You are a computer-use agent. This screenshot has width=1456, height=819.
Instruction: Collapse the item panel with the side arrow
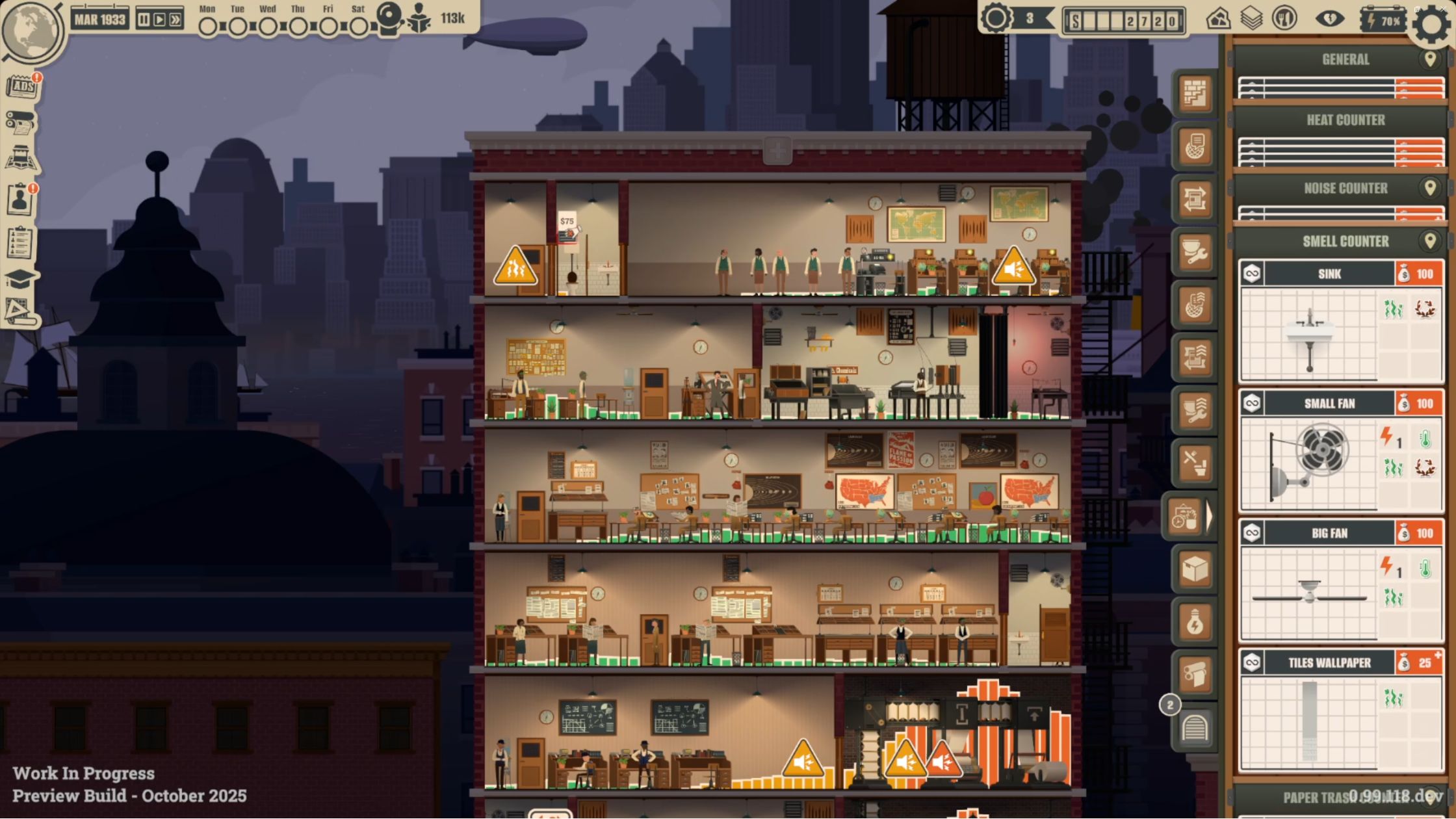click(x=1210, y=515)
